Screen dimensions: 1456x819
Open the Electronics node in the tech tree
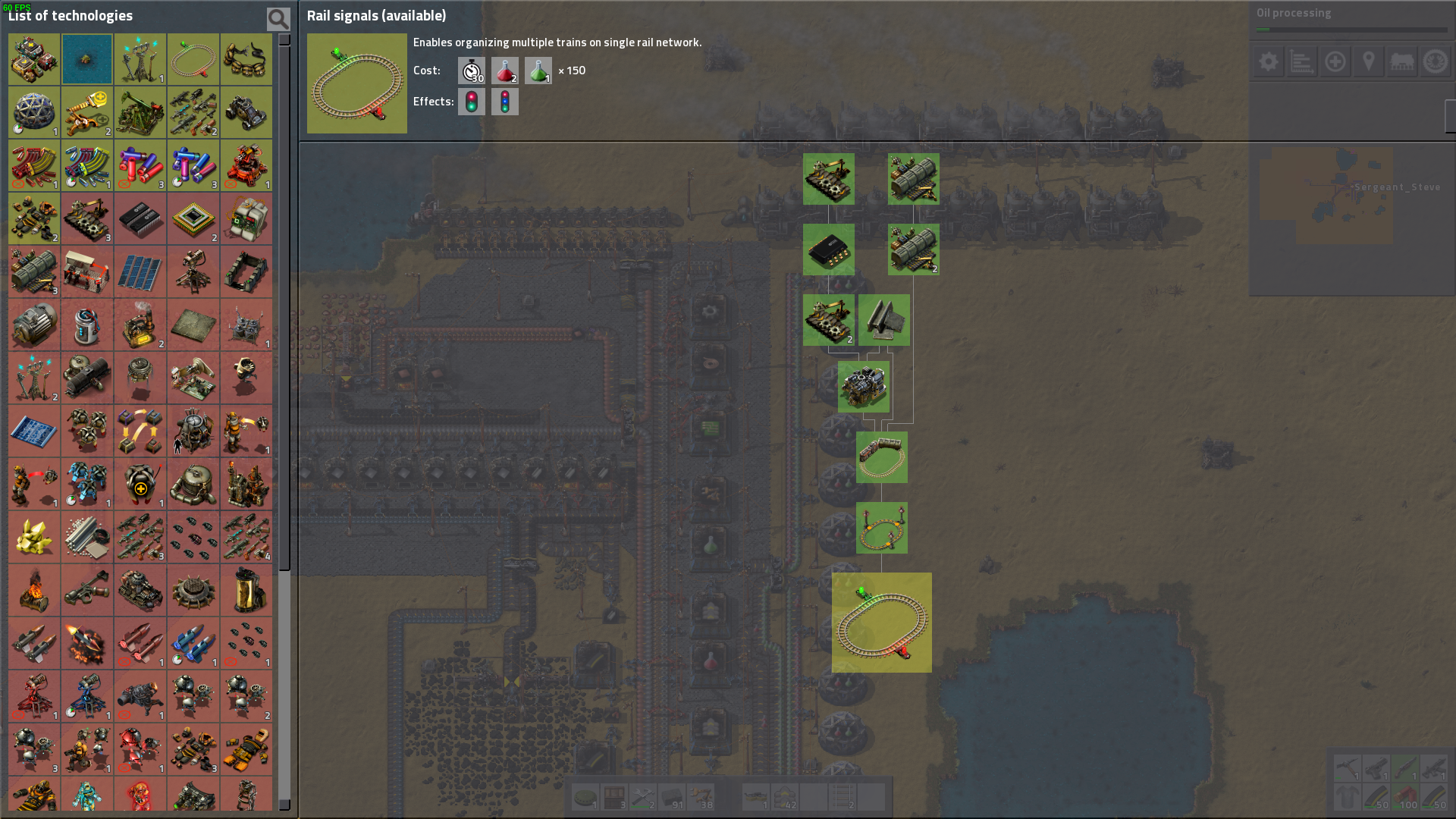(x=829, y=249)
